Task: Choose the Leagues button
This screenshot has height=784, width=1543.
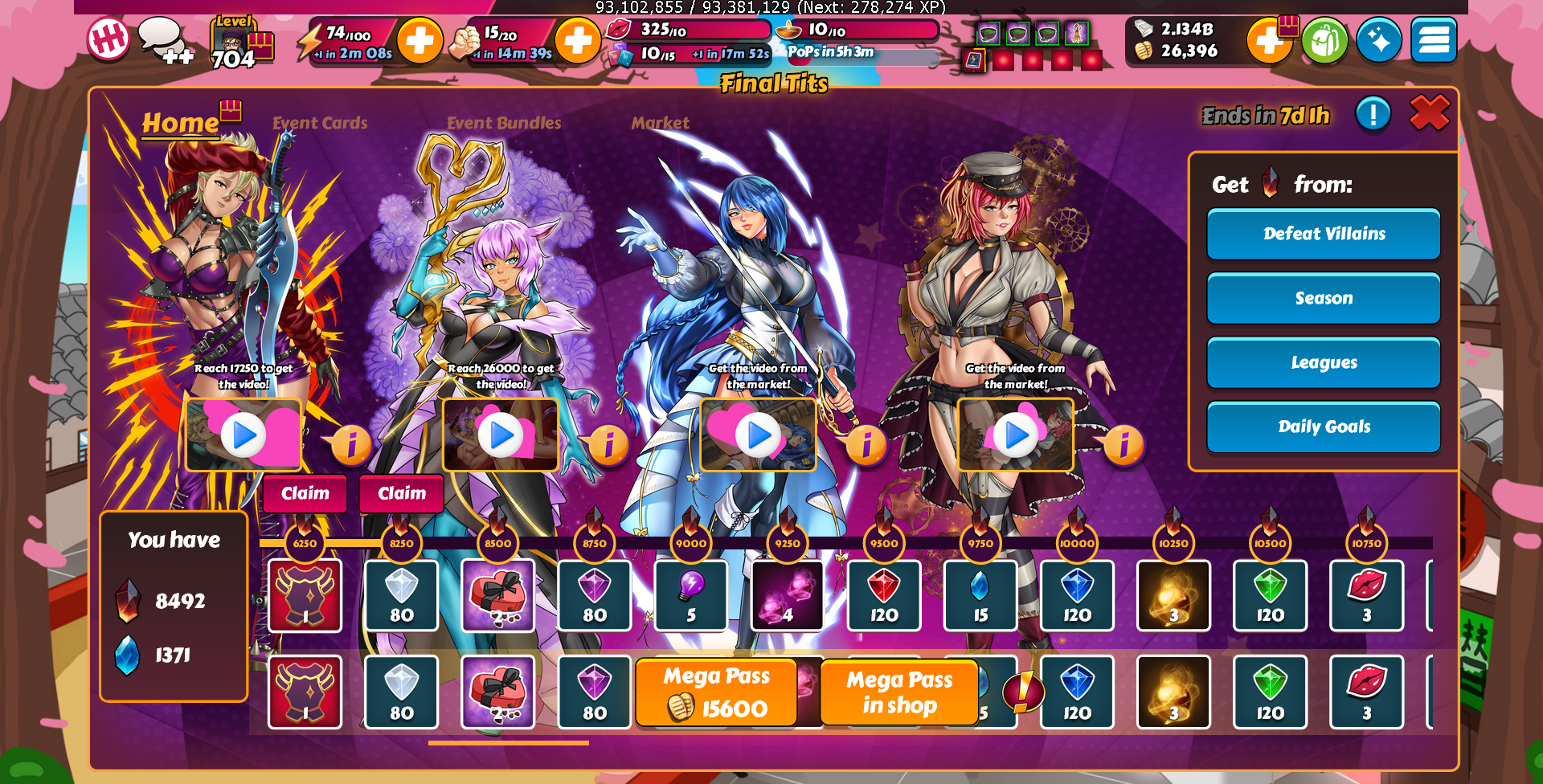Action: (1324, 362)
